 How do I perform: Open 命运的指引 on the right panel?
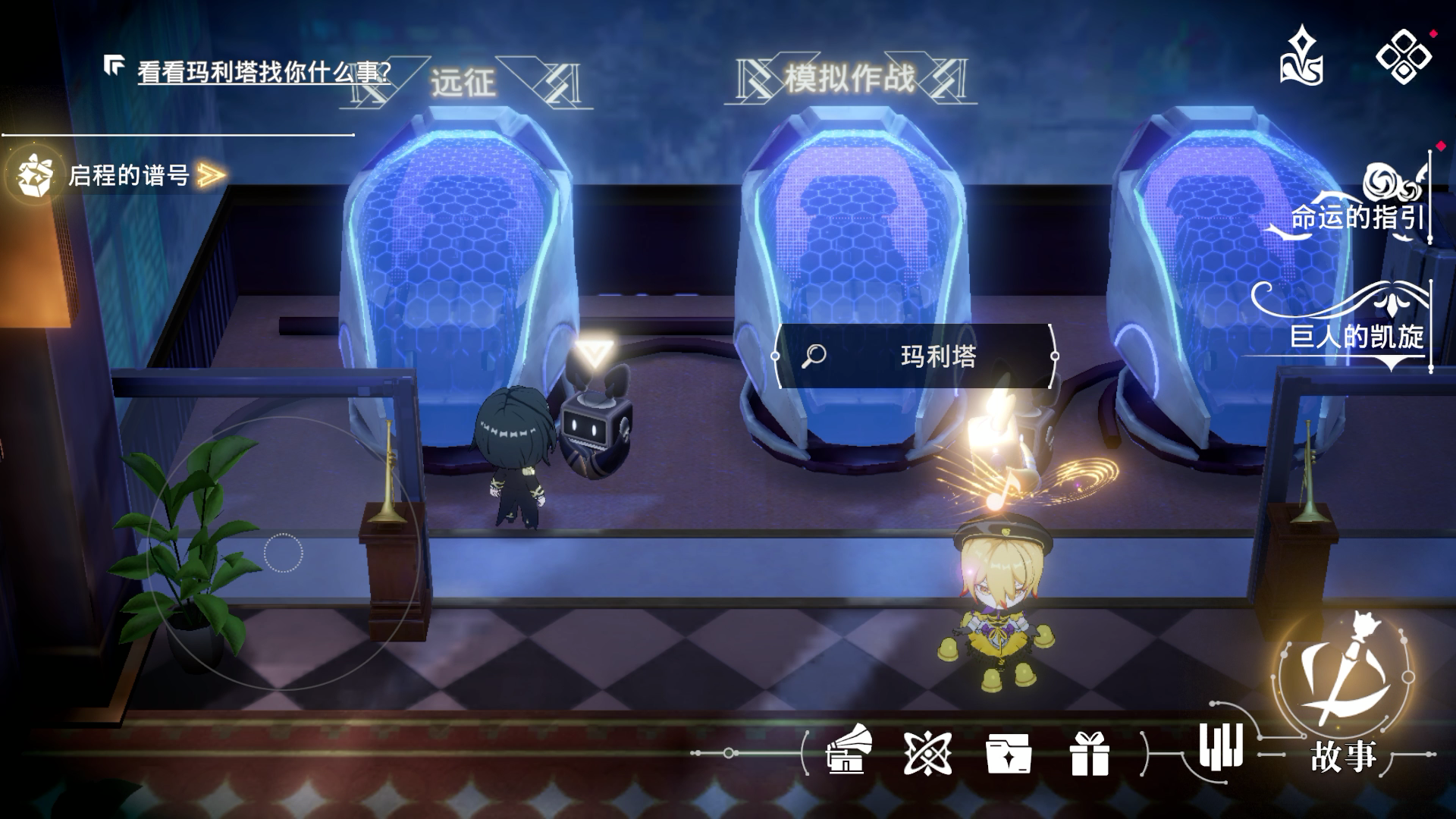(1359, 218)
